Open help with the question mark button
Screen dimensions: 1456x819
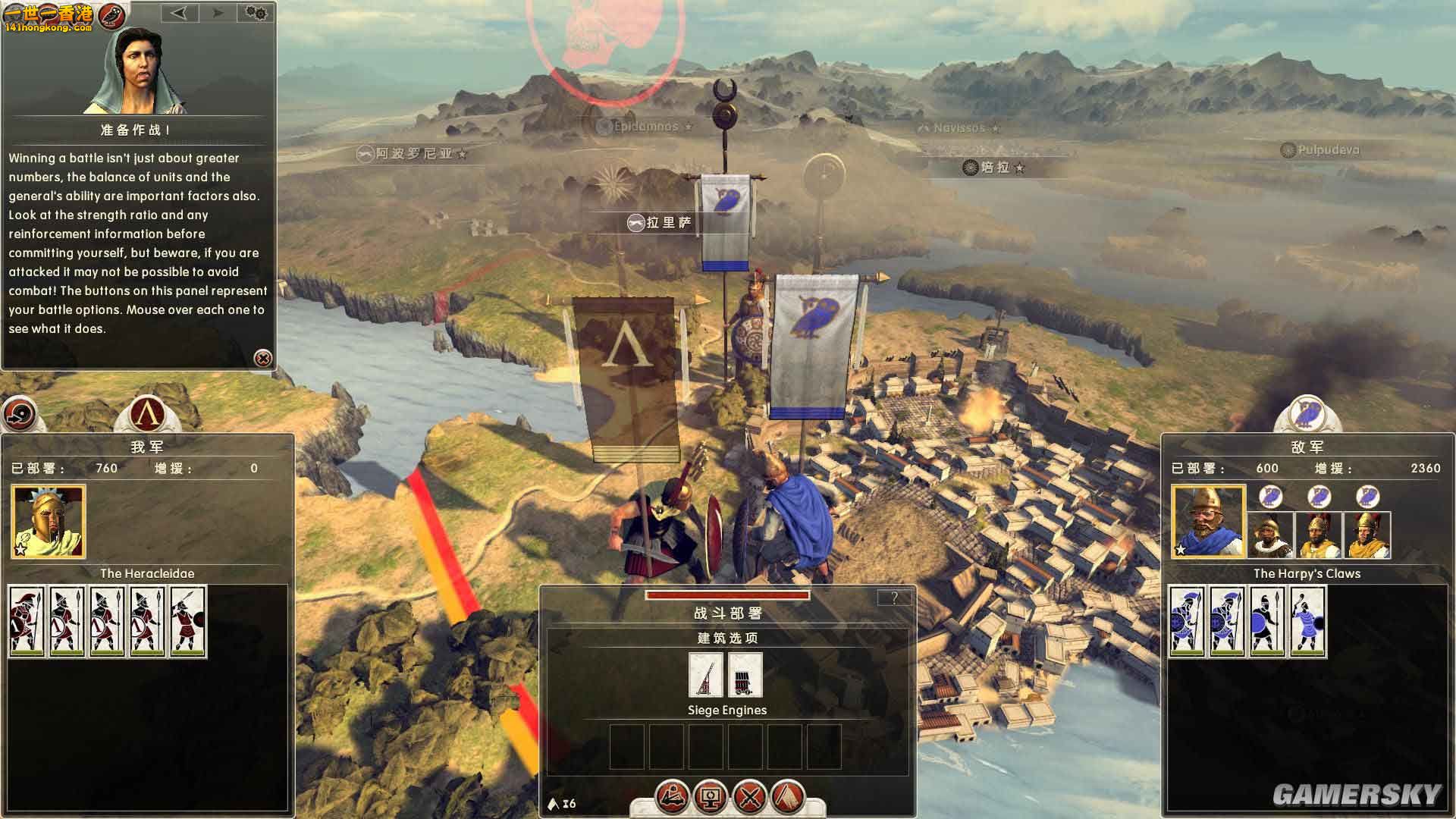click(x=894, y=598)
